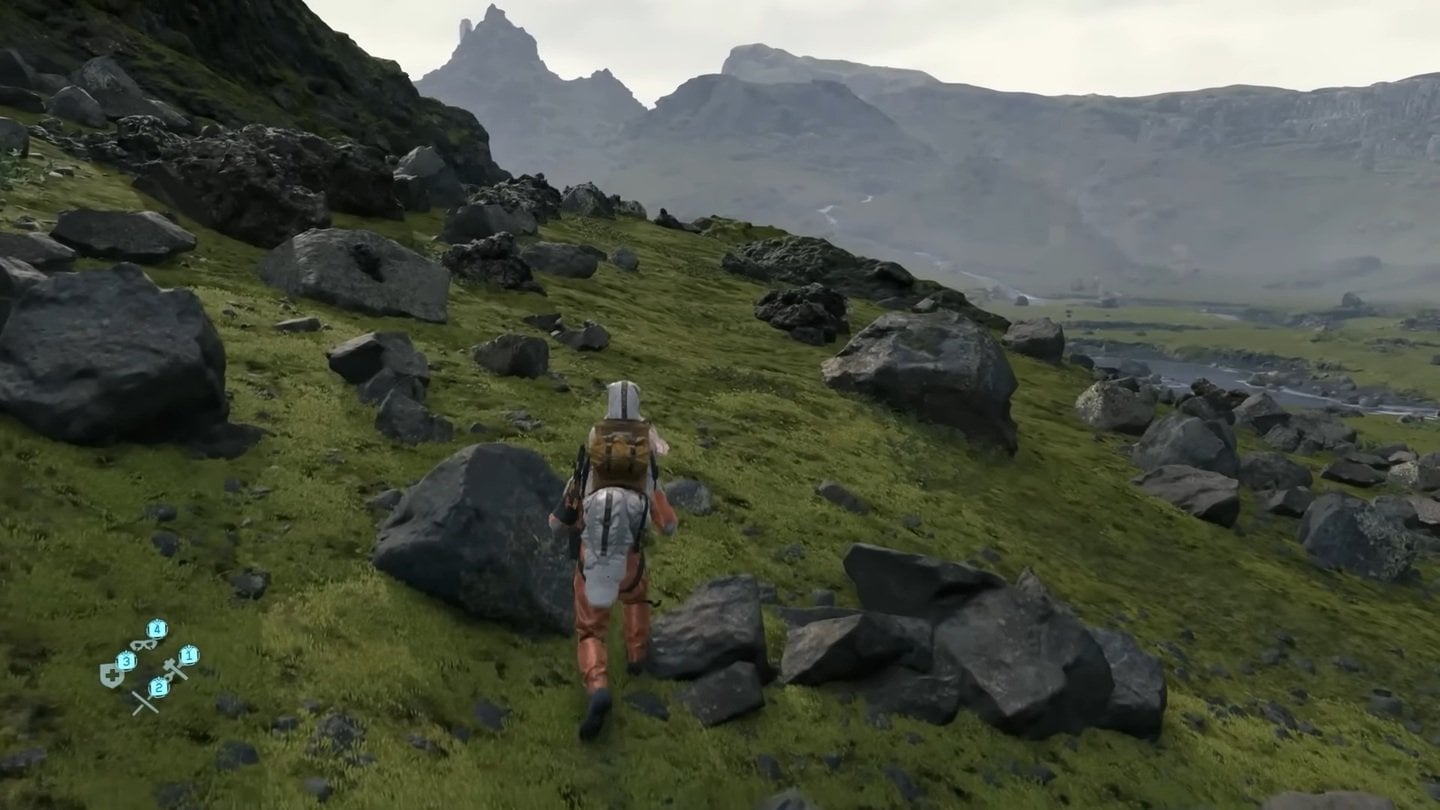
Task: Select lost cargo marker number 1
Action: click(x=189, y=654)
